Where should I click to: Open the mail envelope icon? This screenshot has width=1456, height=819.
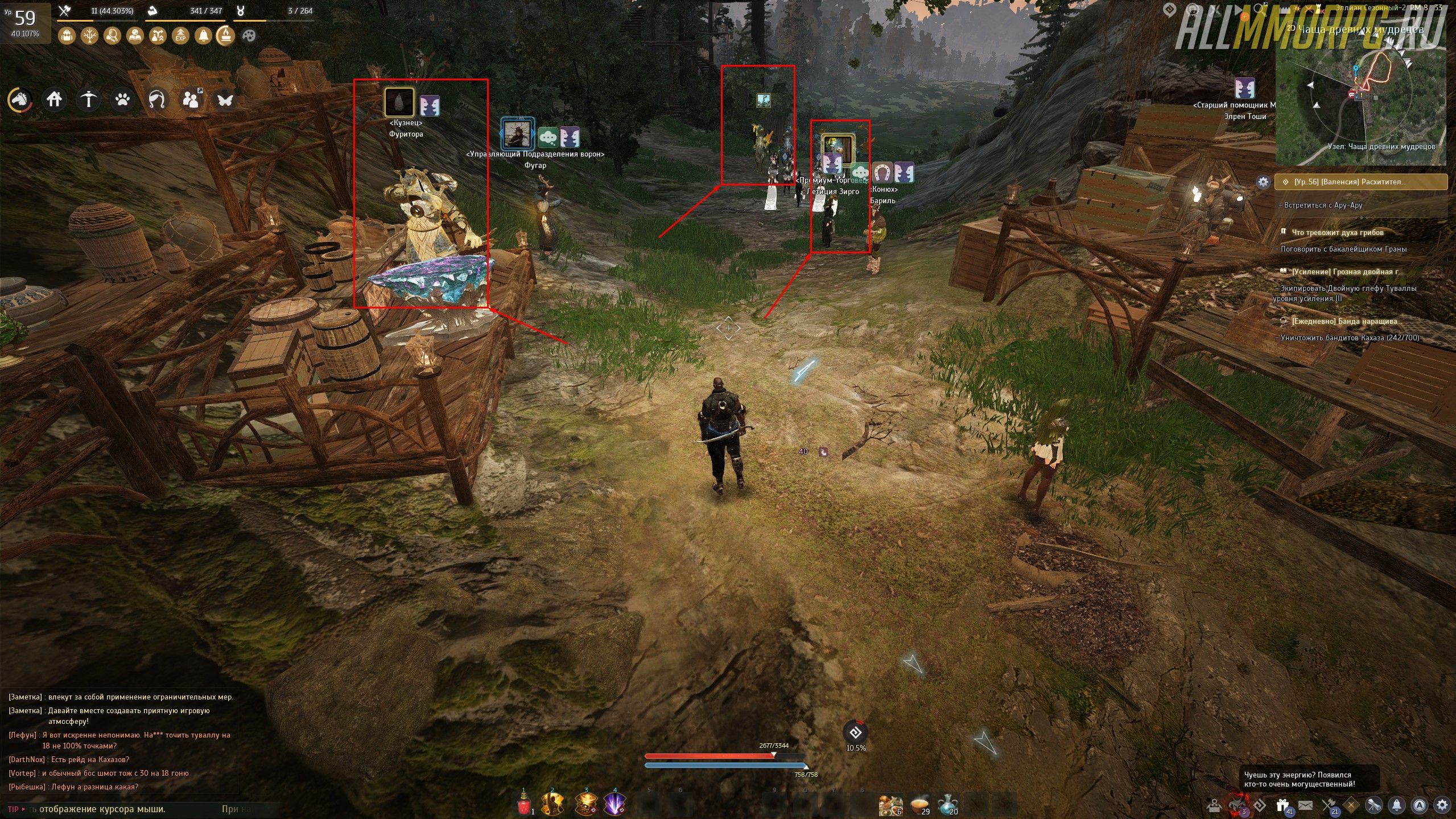coord(1305,805)
